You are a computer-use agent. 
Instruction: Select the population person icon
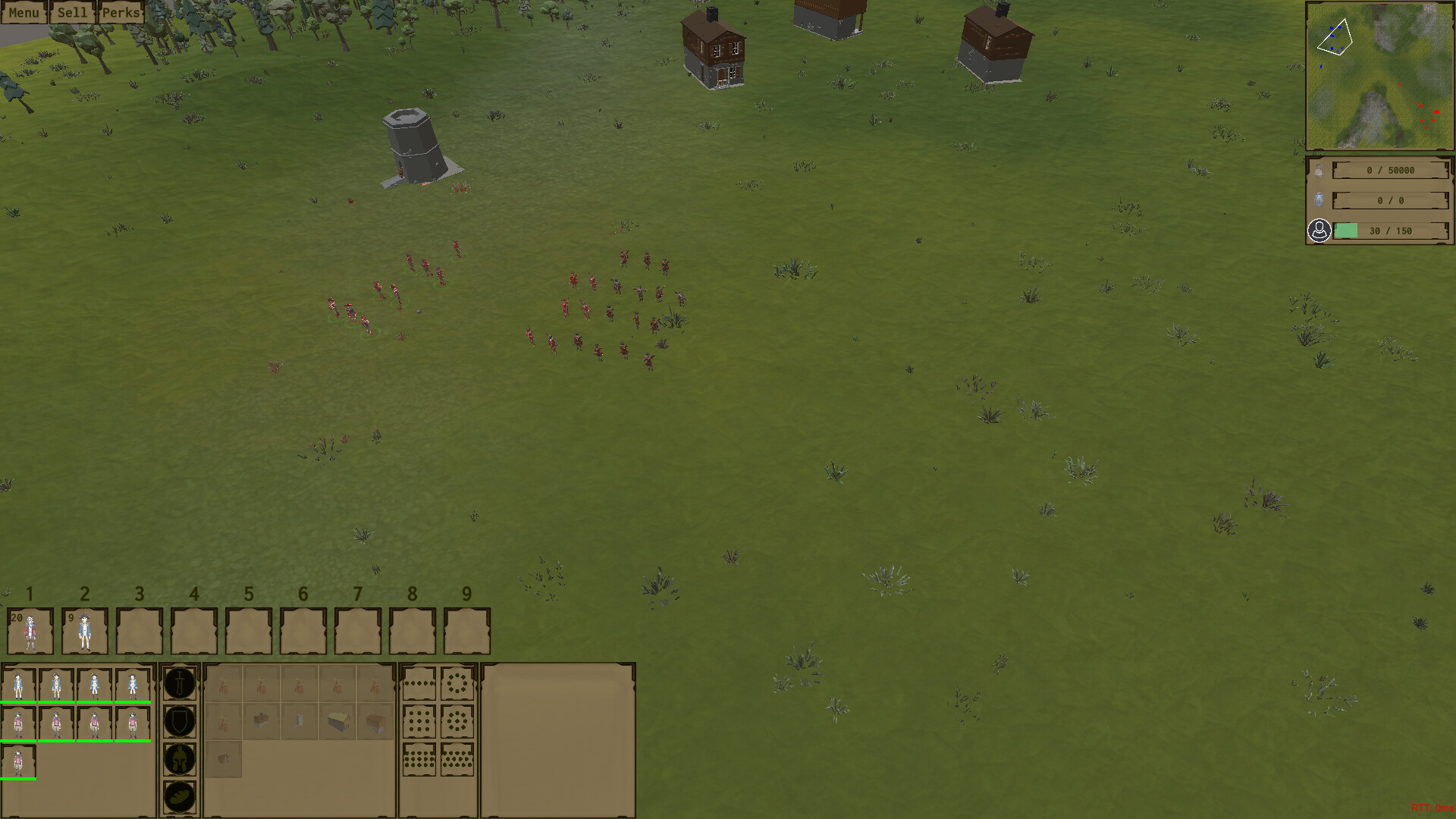(1320, 230)
